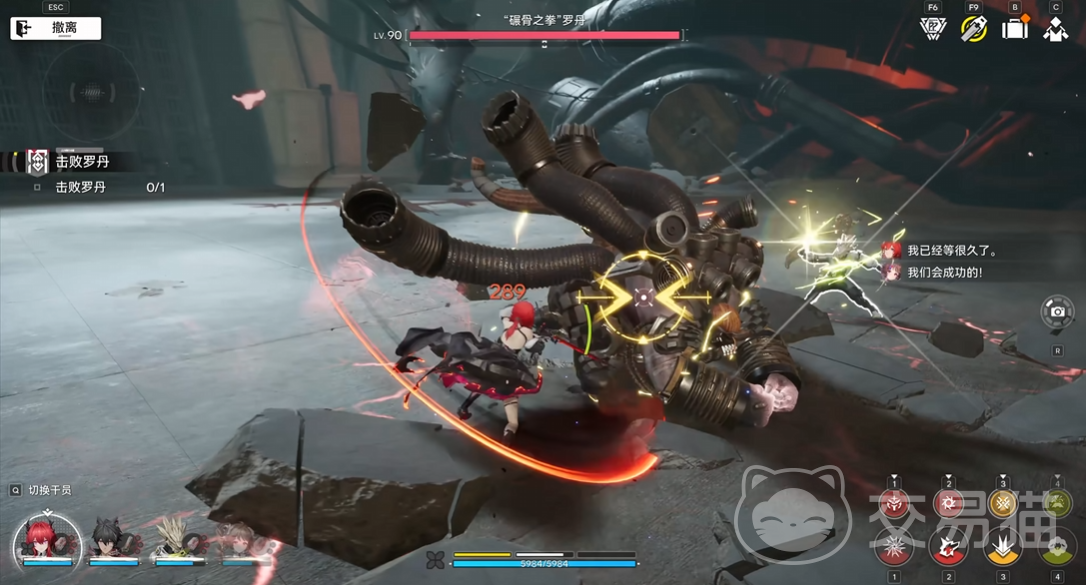1086x585 pixels.
Task: Activate the red spiky burst skill
Action: coord(893,547)
